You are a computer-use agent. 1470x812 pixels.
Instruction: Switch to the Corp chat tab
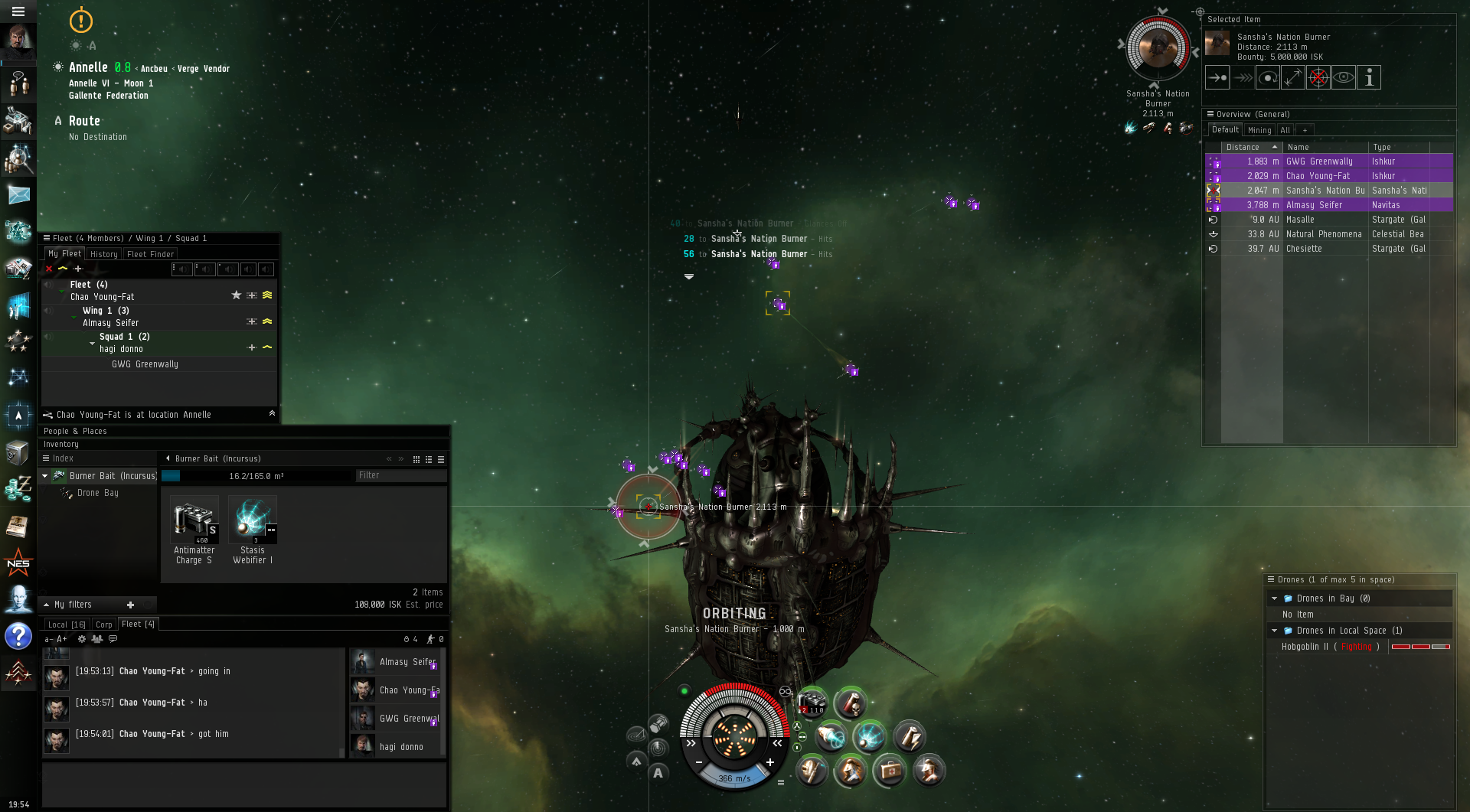click(104, 624)
